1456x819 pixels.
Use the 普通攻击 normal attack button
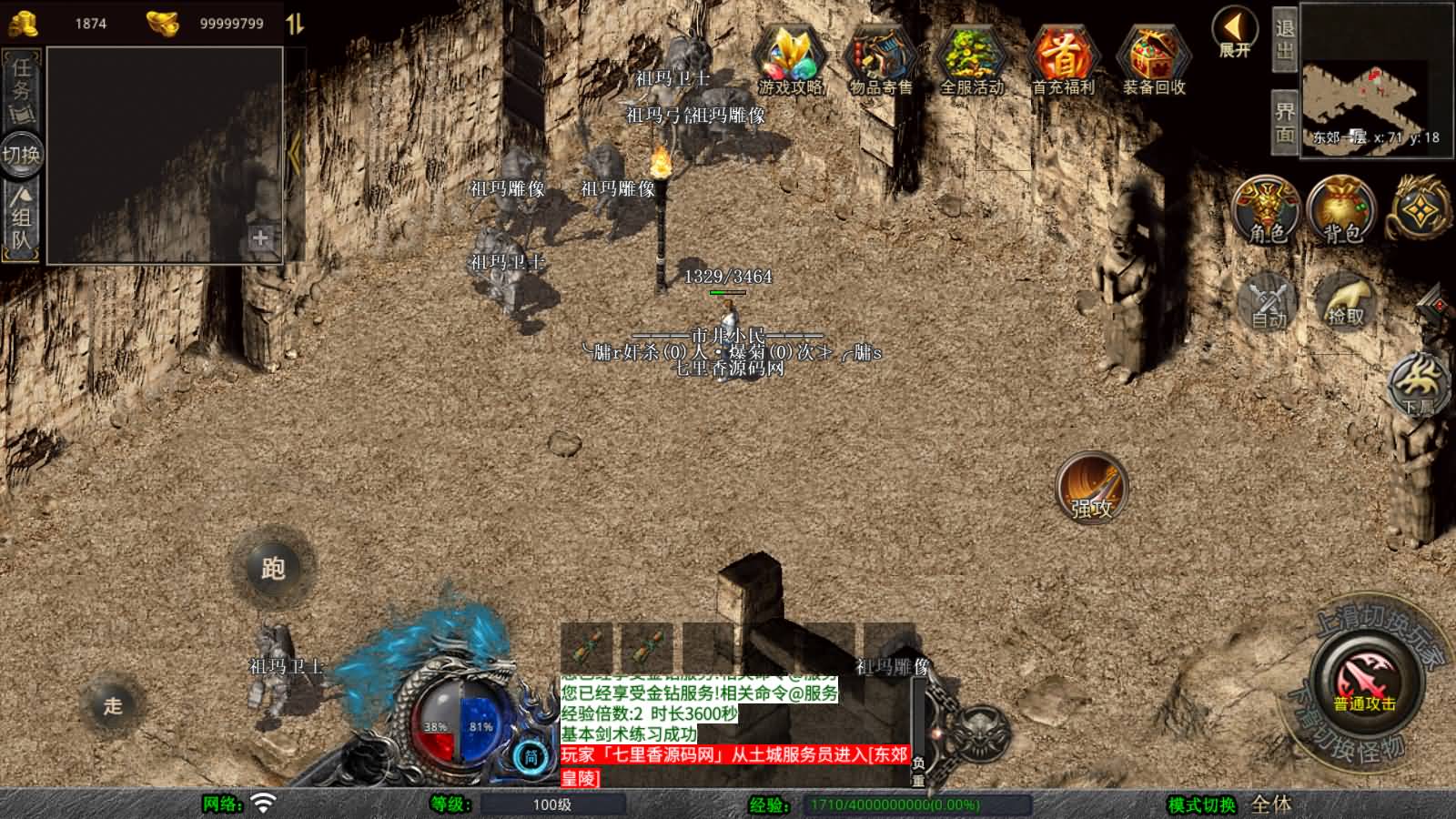tap(1364, 685)
